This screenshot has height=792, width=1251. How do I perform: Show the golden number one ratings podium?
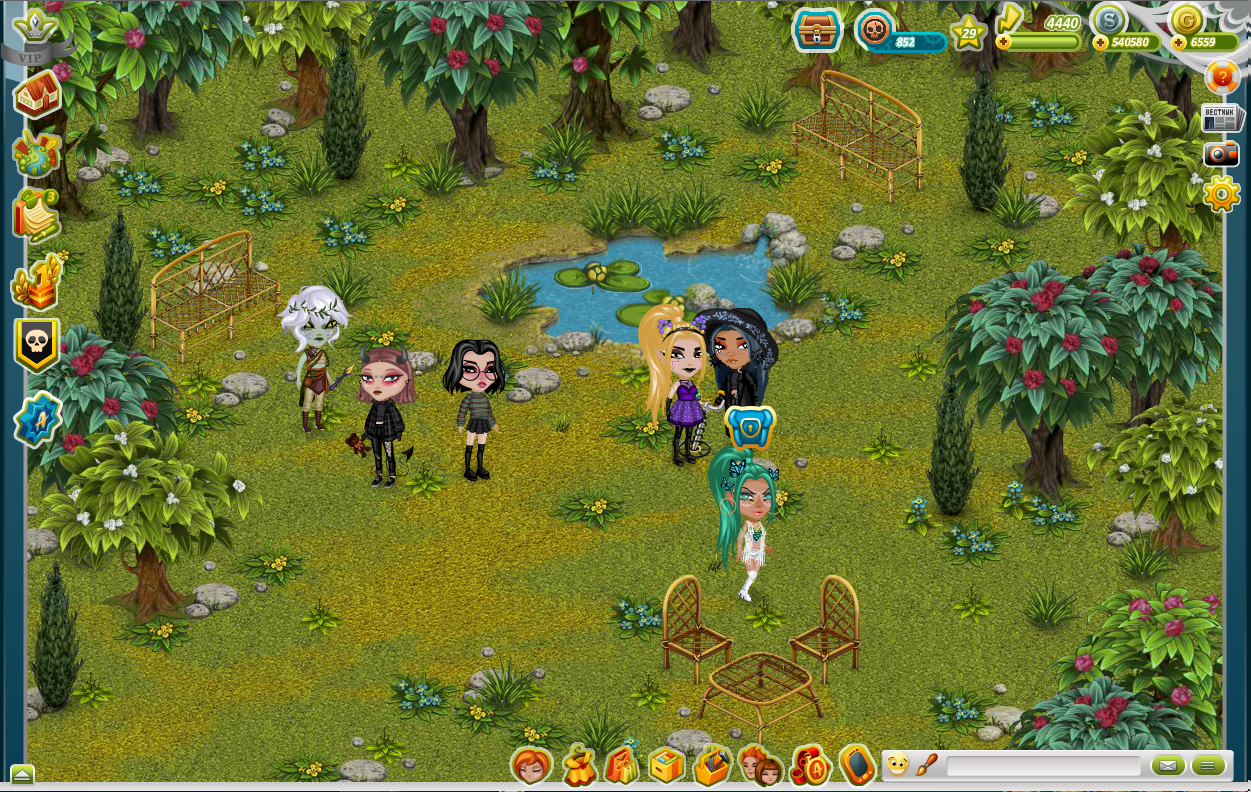click(37, 283)
